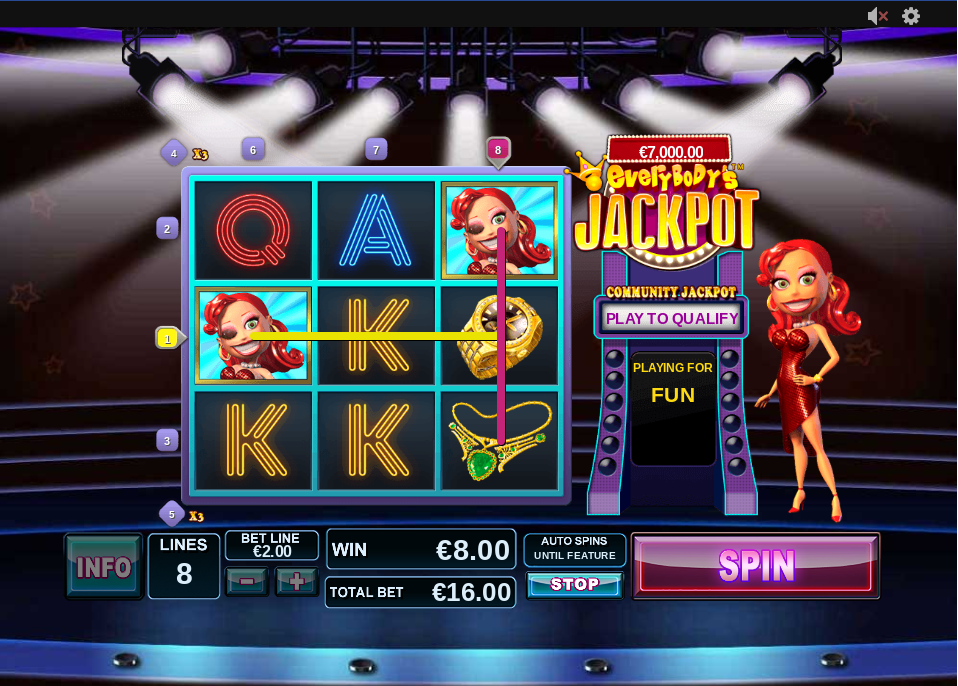Activate payline marker 7
The image size is (958, 686).
point(376,150)
